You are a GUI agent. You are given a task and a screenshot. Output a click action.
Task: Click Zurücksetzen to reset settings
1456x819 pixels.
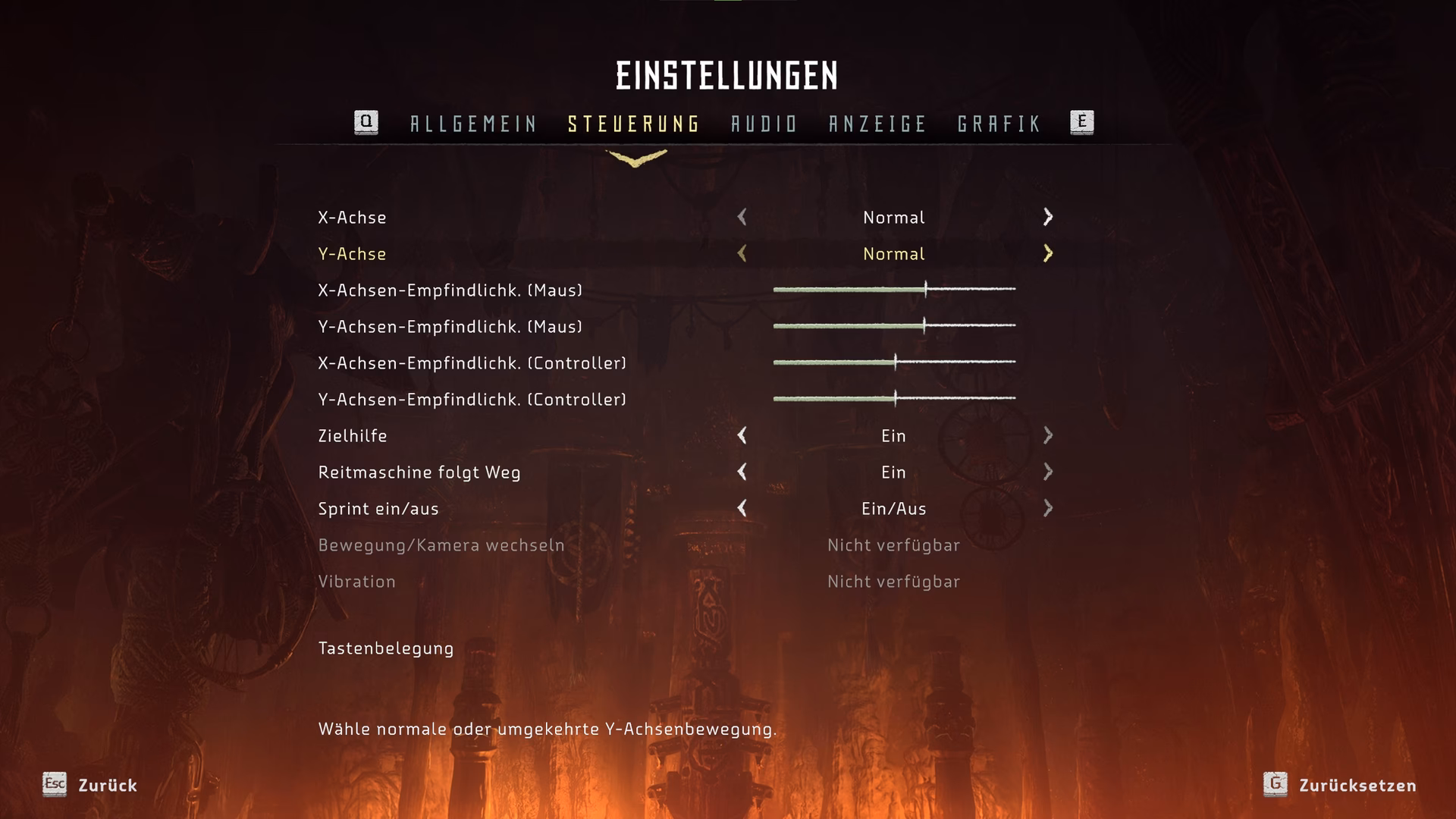(1357, 786)
